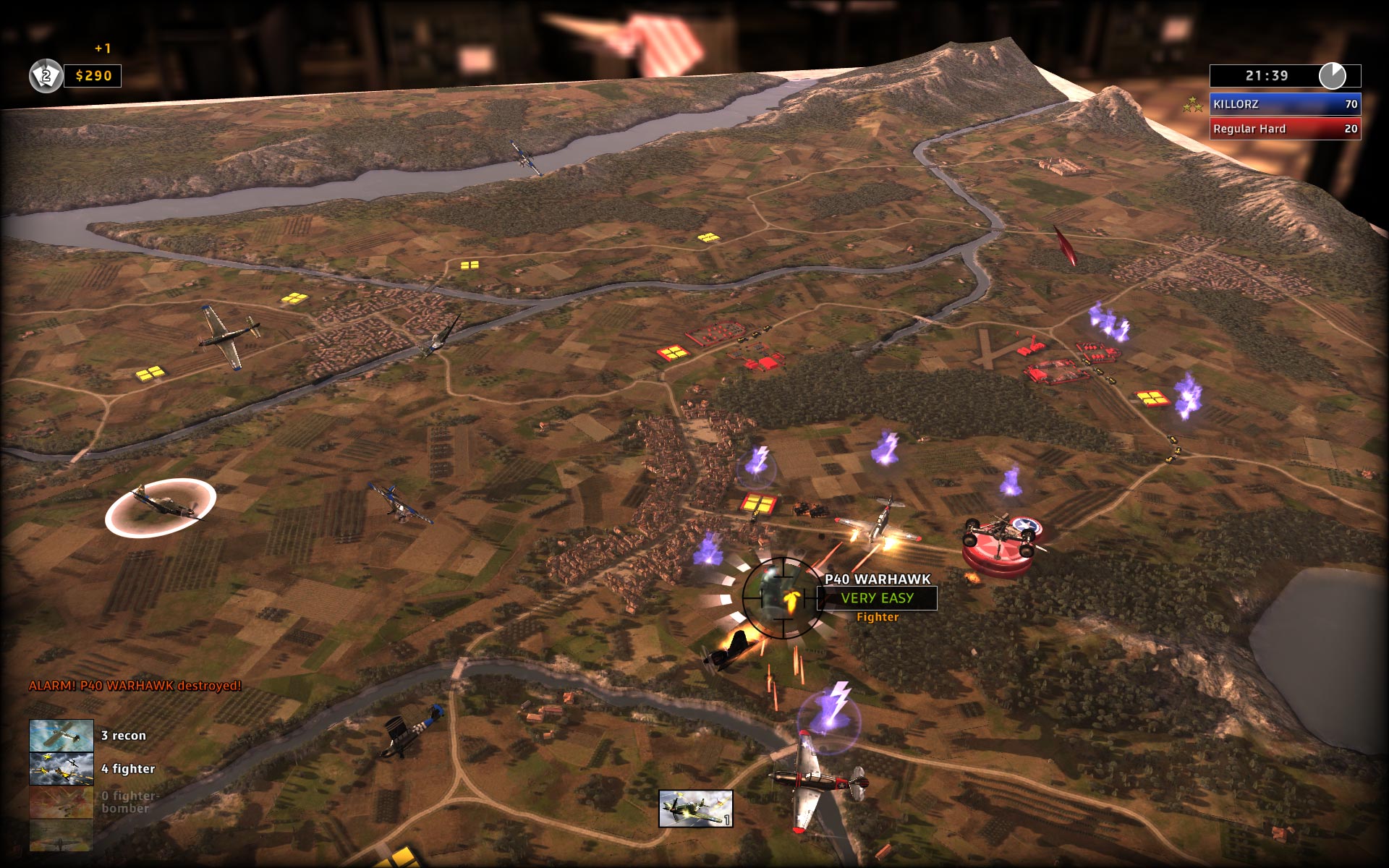Open the rank medal icon beside the money
Image resolution: width=1389 pixels, height=868 pixels.
coord(46,76)
